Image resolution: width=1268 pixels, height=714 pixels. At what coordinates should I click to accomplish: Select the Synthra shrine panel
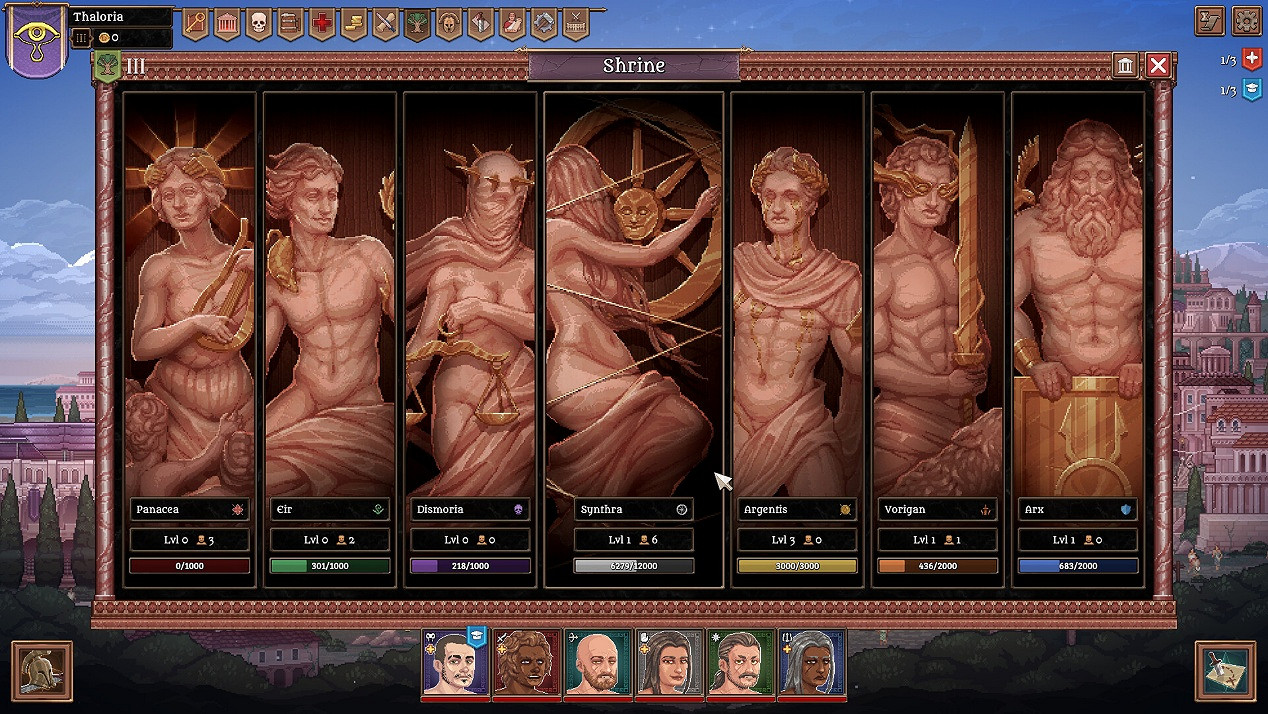pyautogui.click(x=633, y=300)
